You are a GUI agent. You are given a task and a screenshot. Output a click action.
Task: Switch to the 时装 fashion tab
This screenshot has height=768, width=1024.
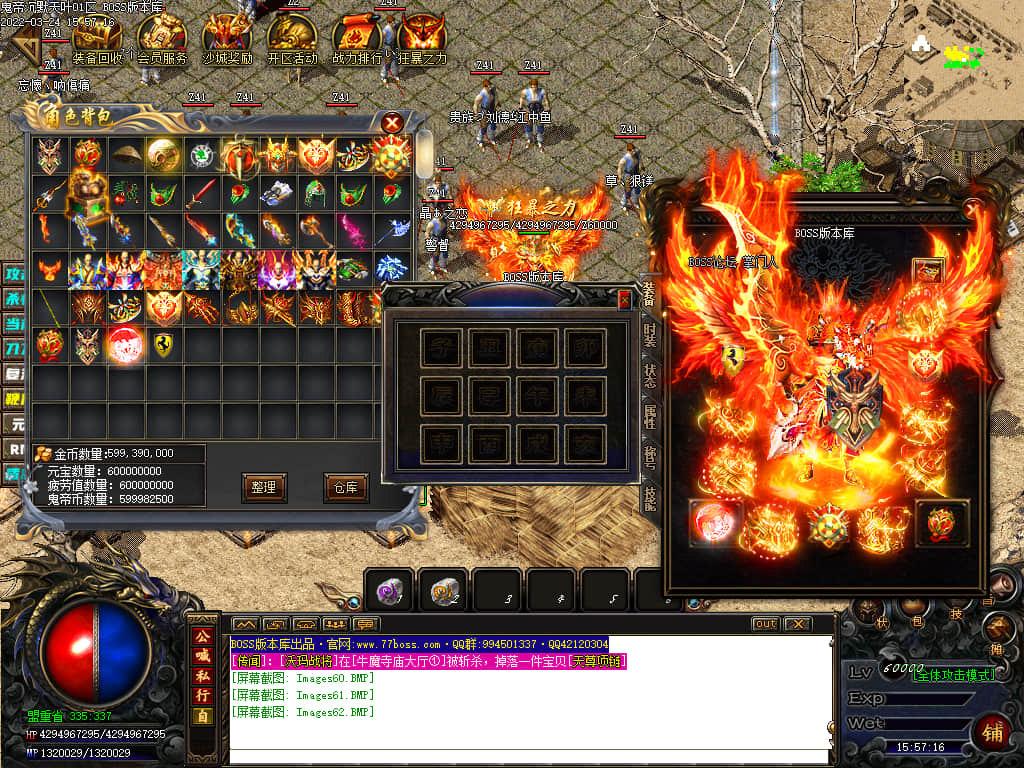coord(650,333)
